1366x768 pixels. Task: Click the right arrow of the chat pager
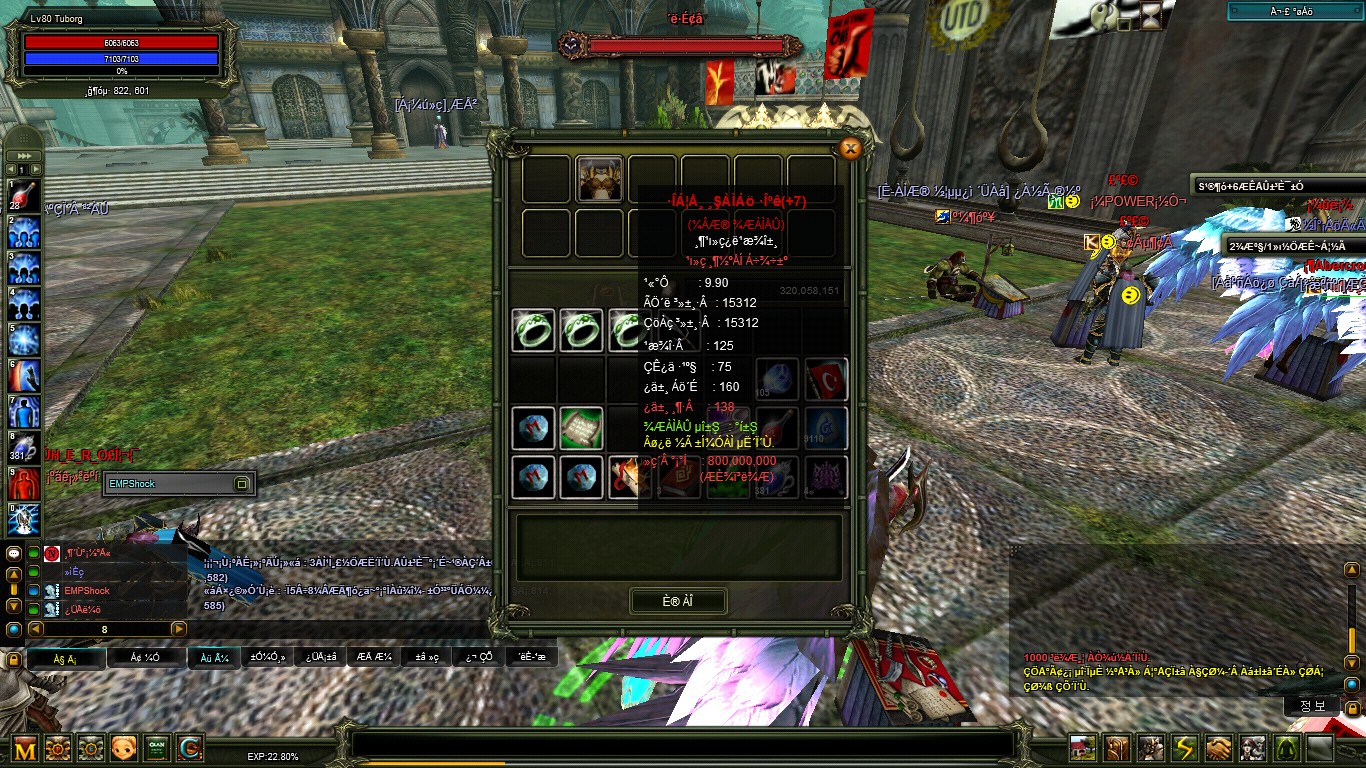pyautogui.click(x=179, y=629)
